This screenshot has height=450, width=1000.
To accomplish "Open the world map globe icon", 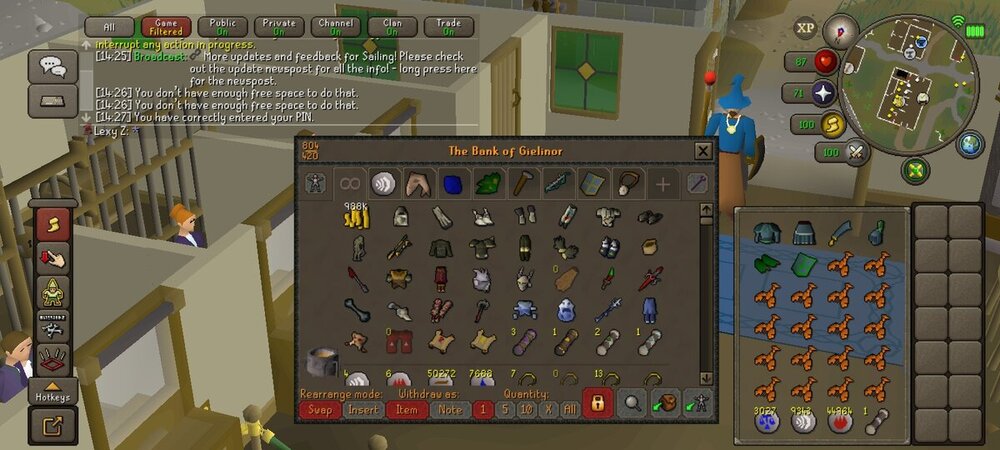I will click(971, 143).
